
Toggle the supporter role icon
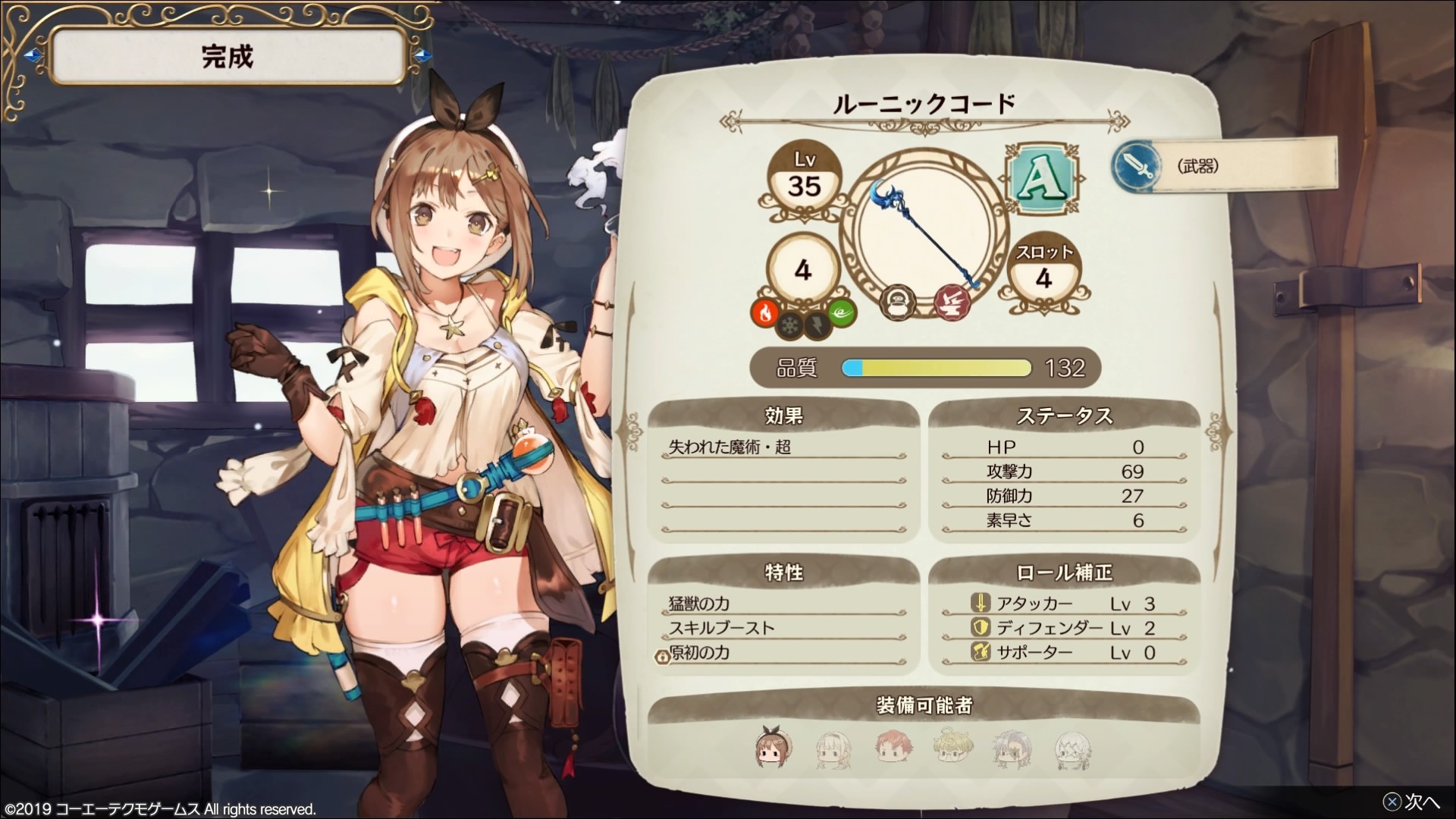click(981, 651)
